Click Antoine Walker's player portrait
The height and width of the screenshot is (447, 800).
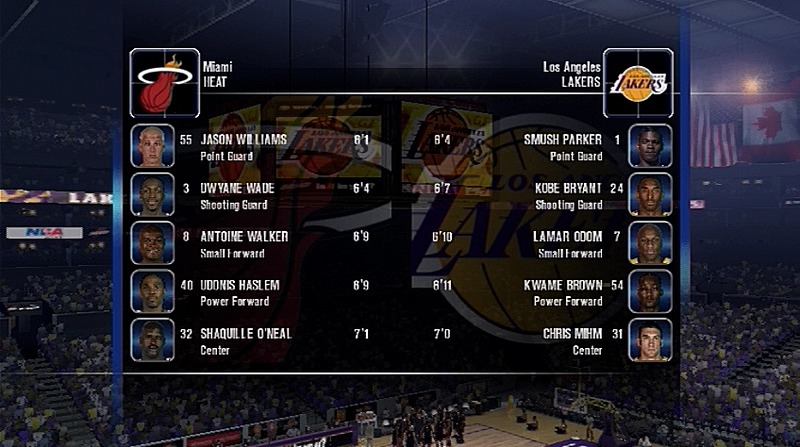pos(152,243)
